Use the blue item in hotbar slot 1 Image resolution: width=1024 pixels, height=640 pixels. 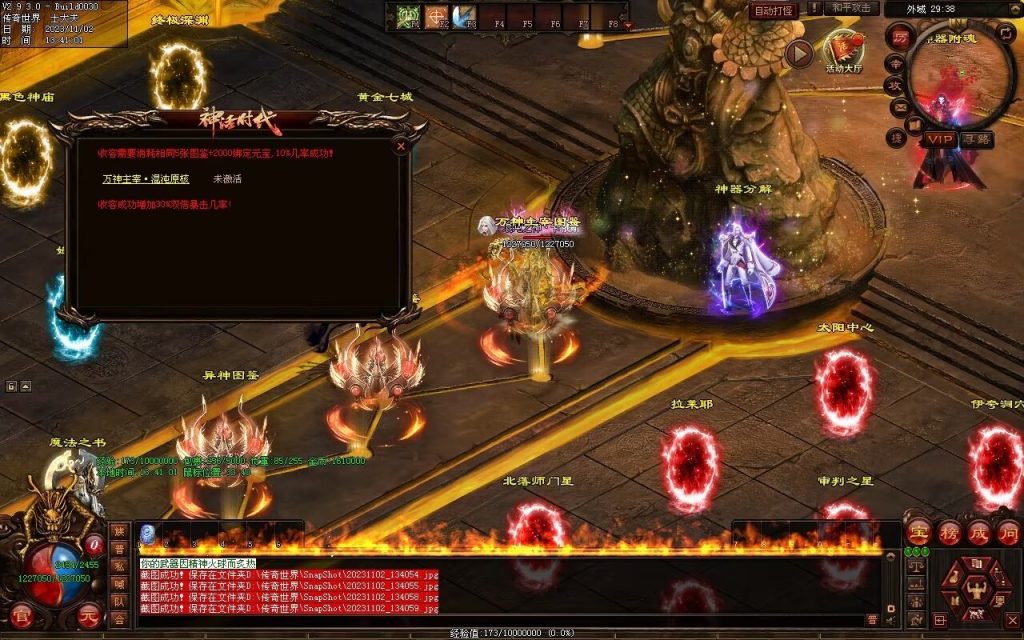pyautogui.click(x=147, y=533)
